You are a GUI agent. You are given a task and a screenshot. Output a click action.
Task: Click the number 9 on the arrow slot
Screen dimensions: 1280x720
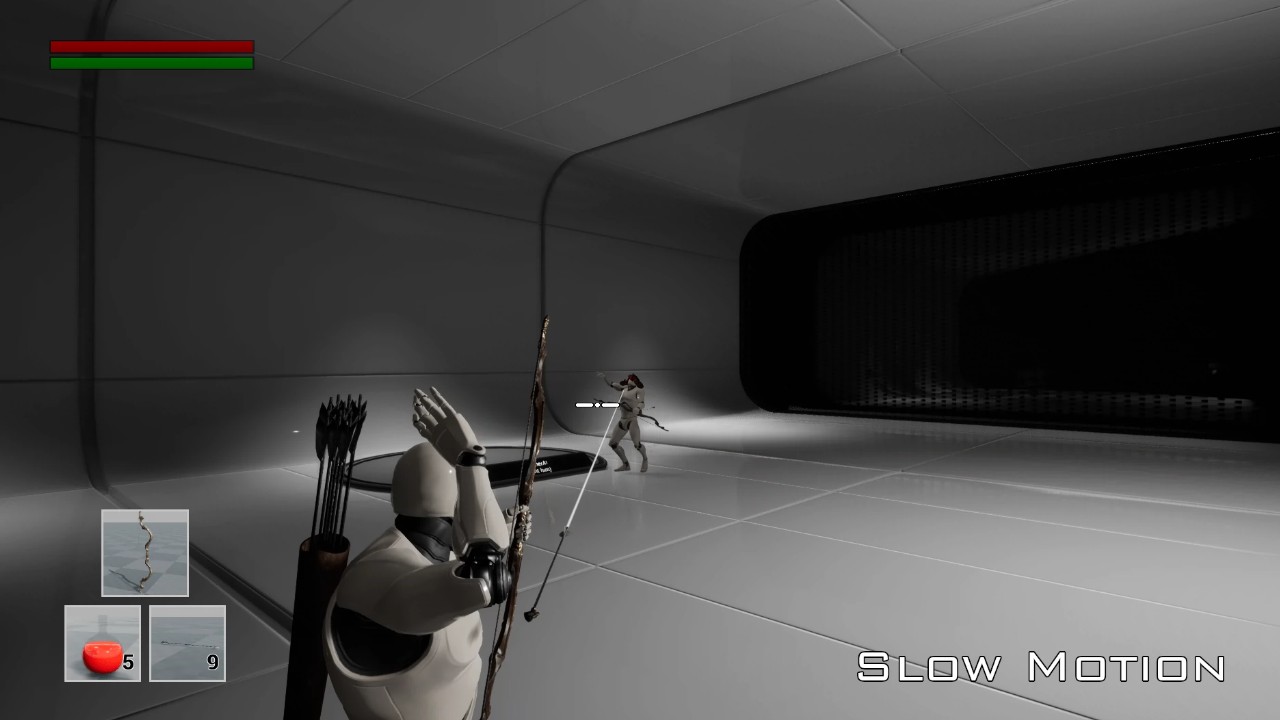click(x=215, y=659)
